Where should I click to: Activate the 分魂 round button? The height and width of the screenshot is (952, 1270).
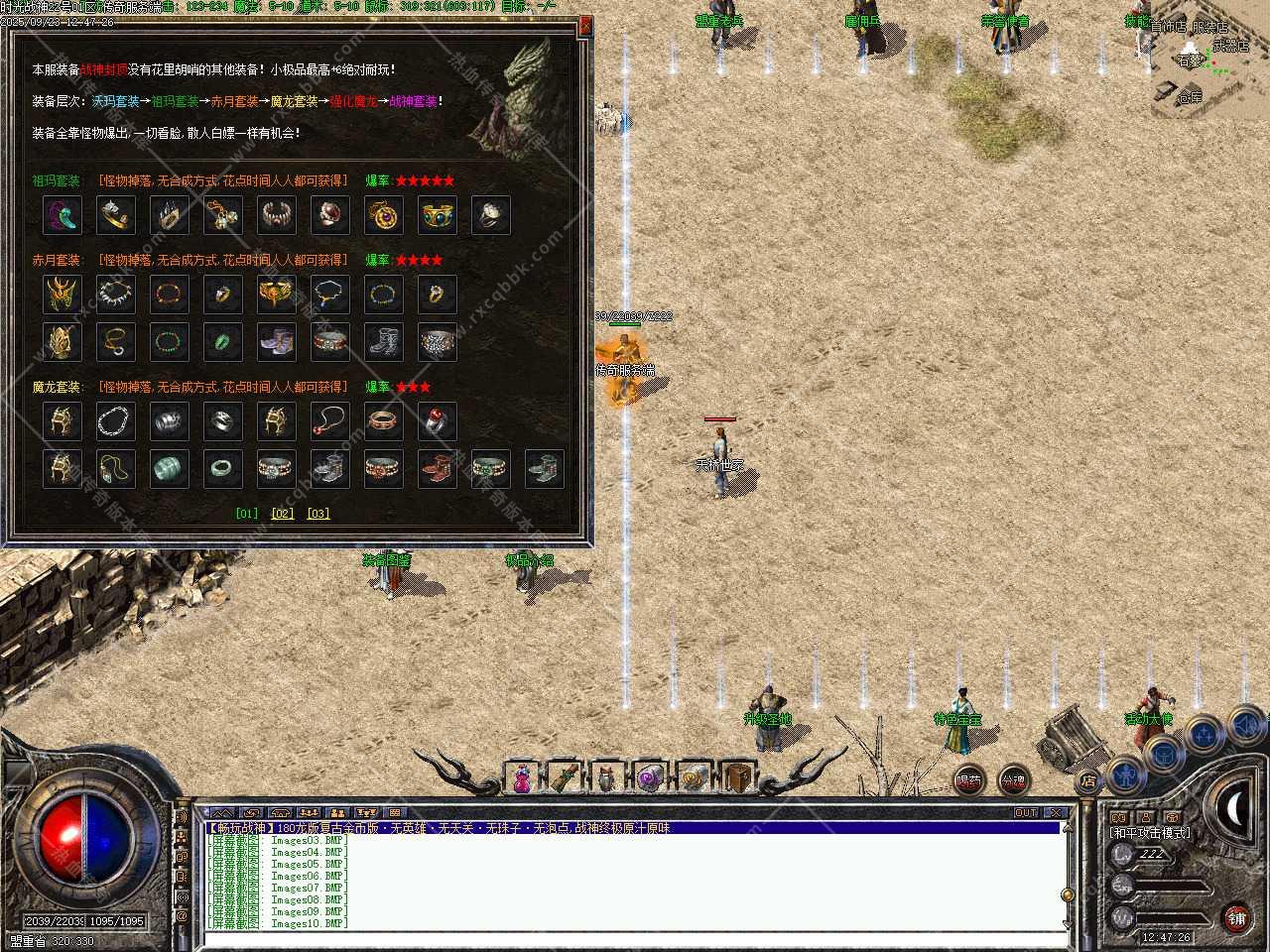[1013, 781]
